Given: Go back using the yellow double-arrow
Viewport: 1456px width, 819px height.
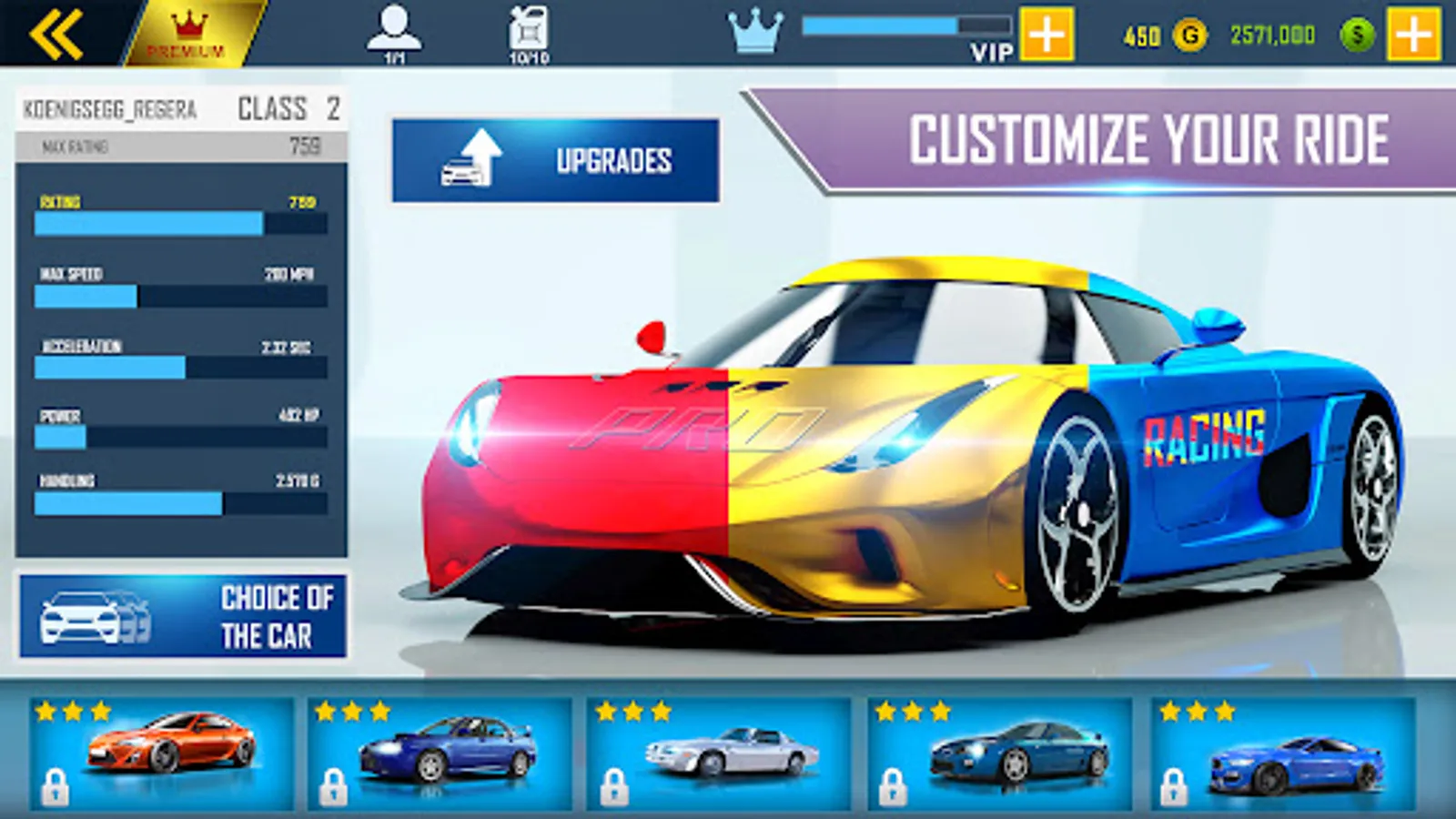Looking at the screenshot, I should [x=56, y=35].
